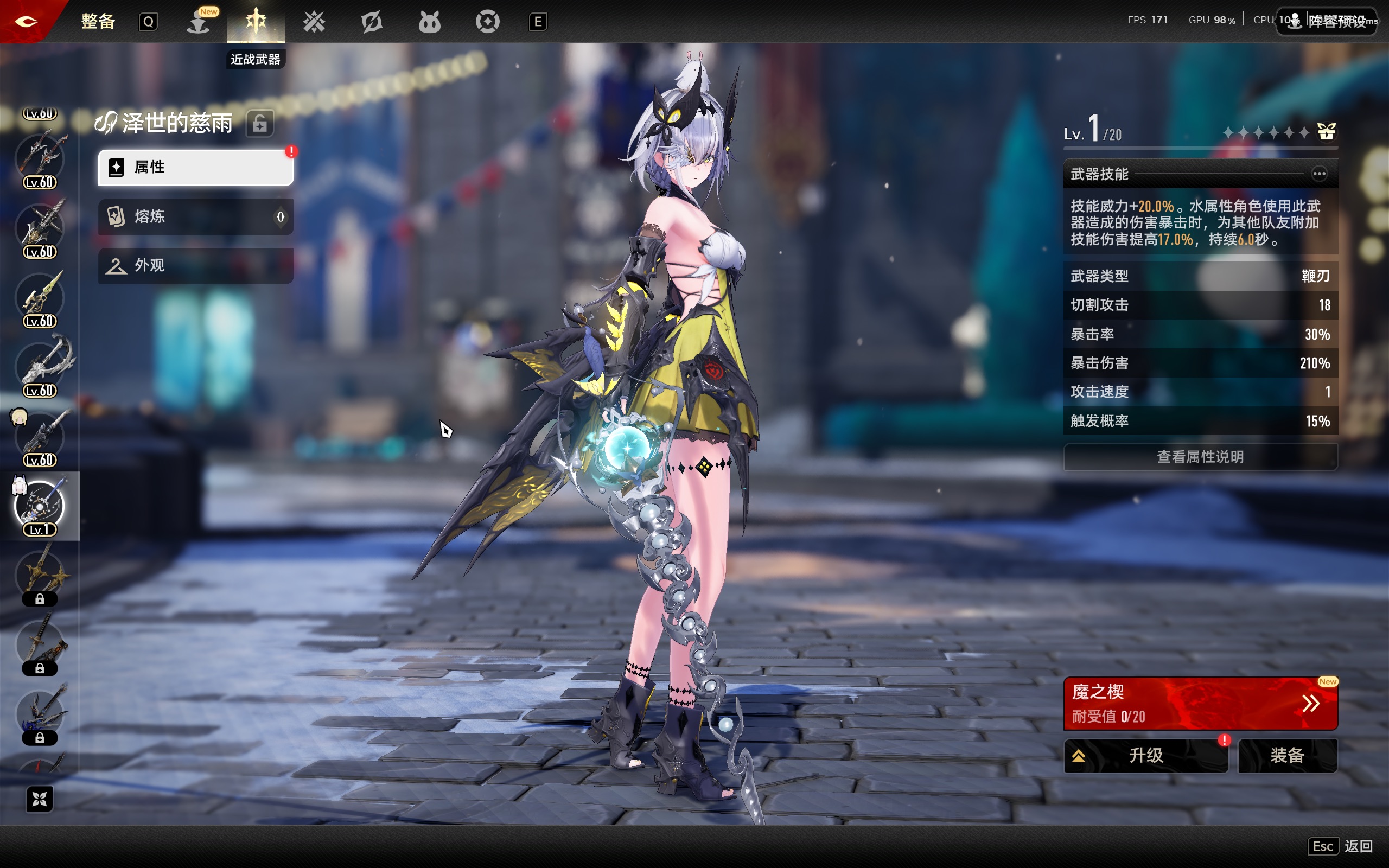Select the animal-head tab in top bar

click(429, 22)
